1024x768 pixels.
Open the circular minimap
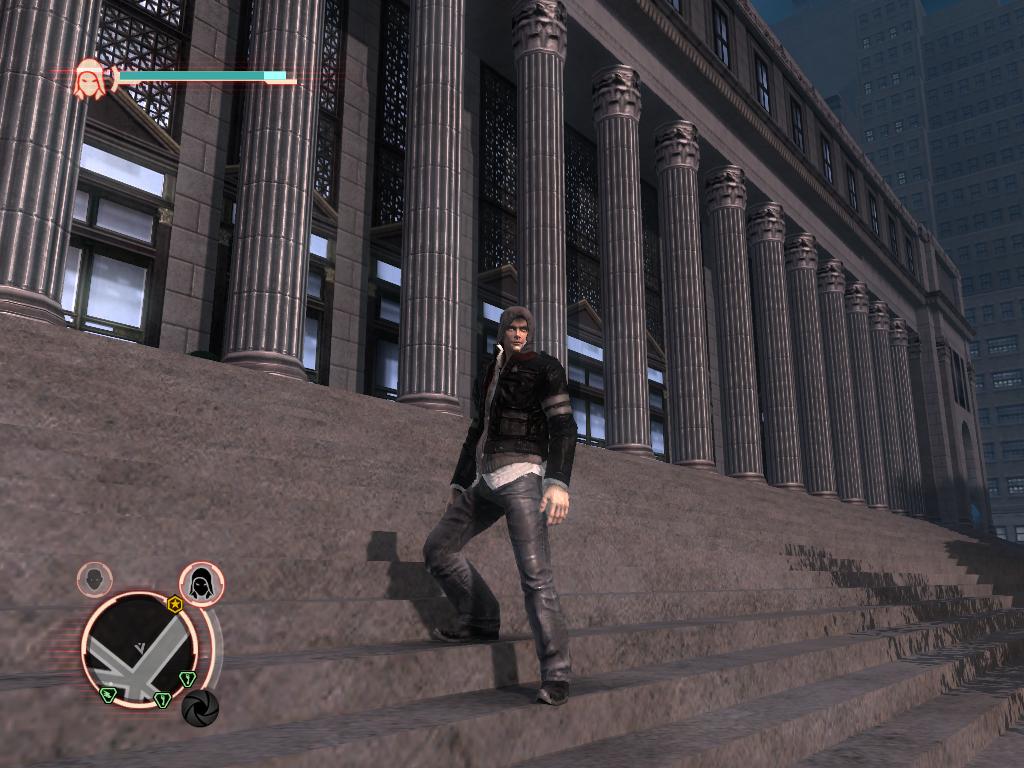pyautogui.click(x=139, y=649)
